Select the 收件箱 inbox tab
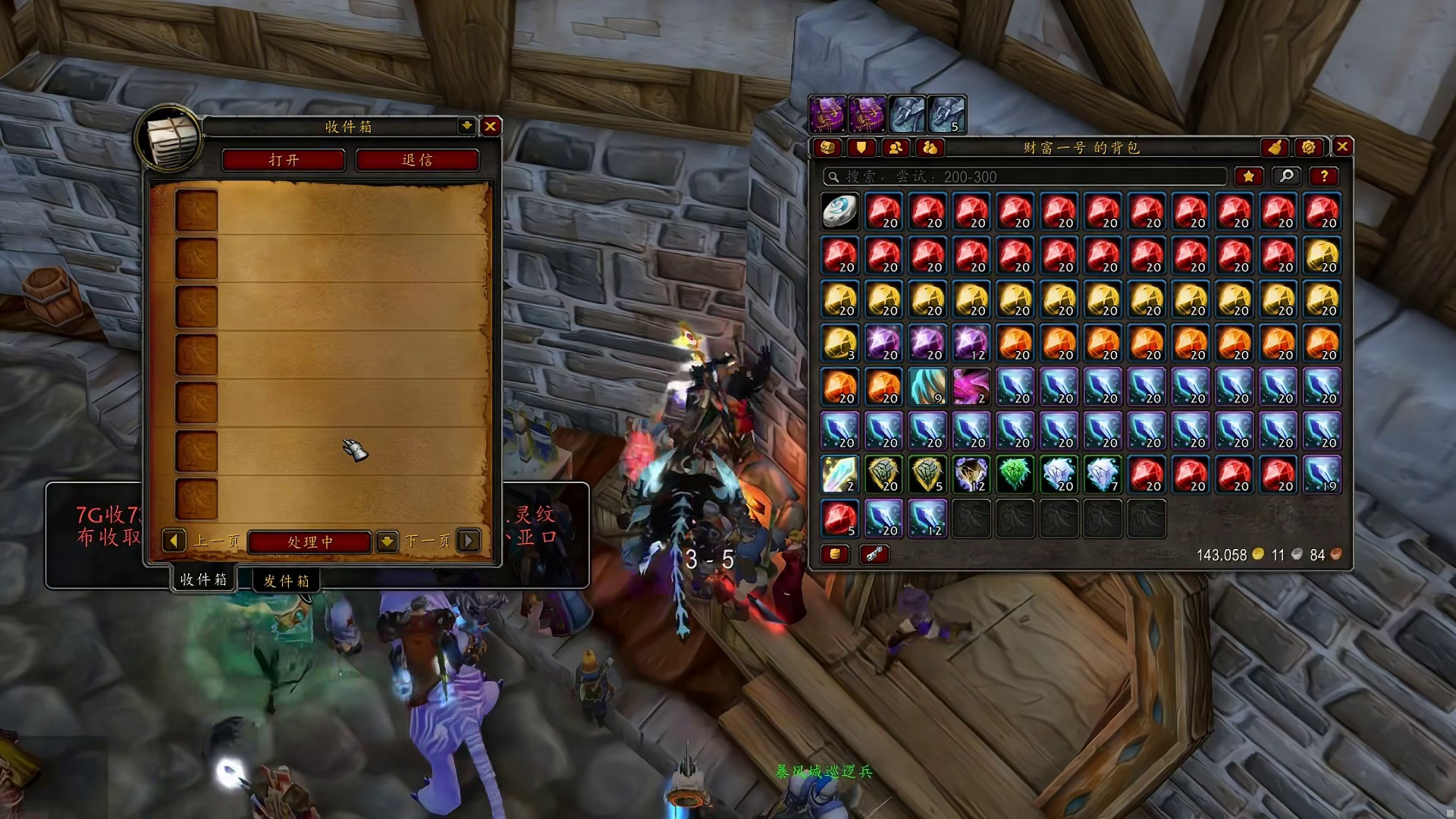 pos(203,579)
